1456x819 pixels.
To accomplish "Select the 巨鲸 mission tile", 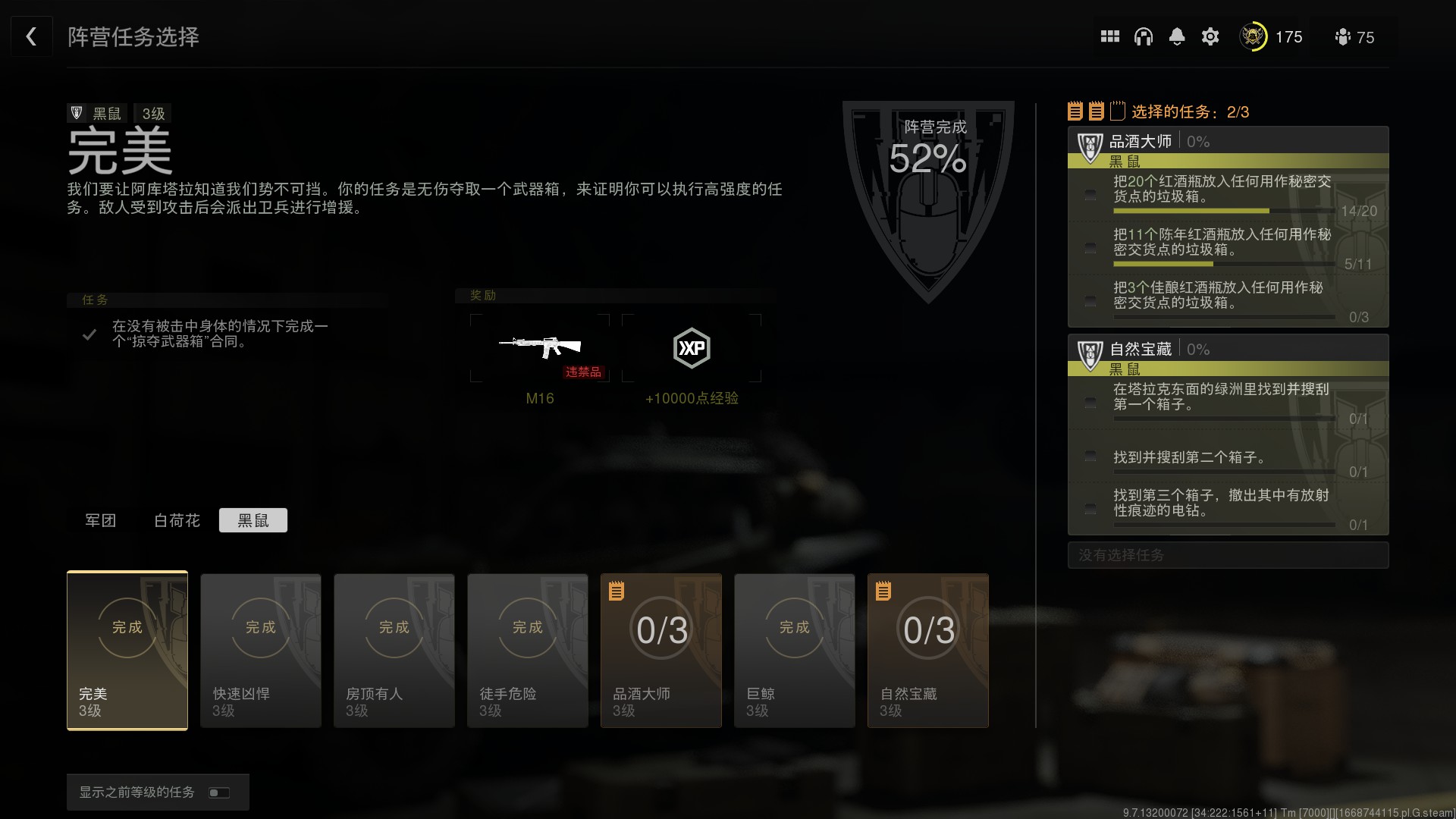I will tap(795, 651).
